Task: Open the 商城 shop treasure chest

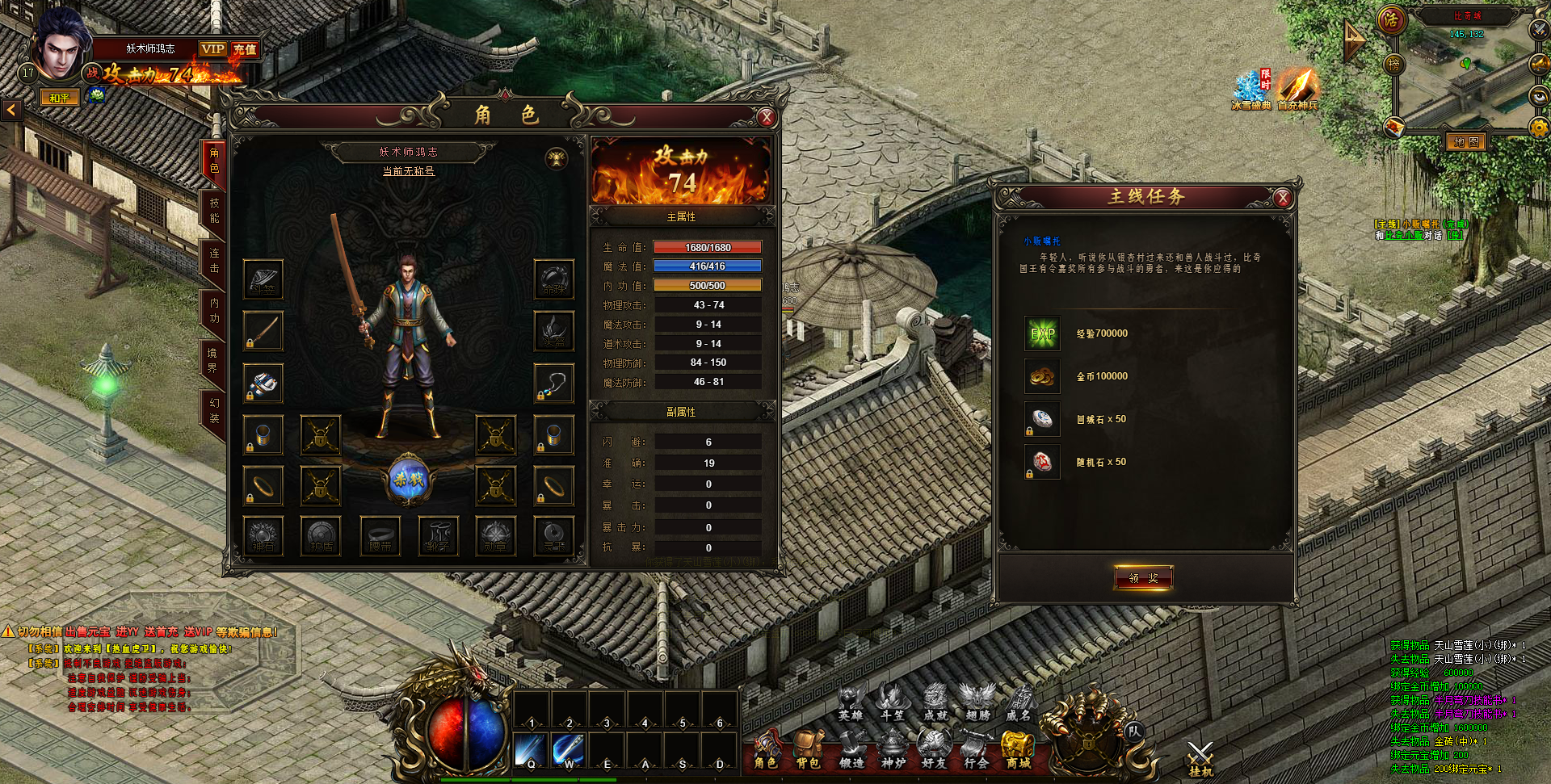Action: pos(1018,749)
